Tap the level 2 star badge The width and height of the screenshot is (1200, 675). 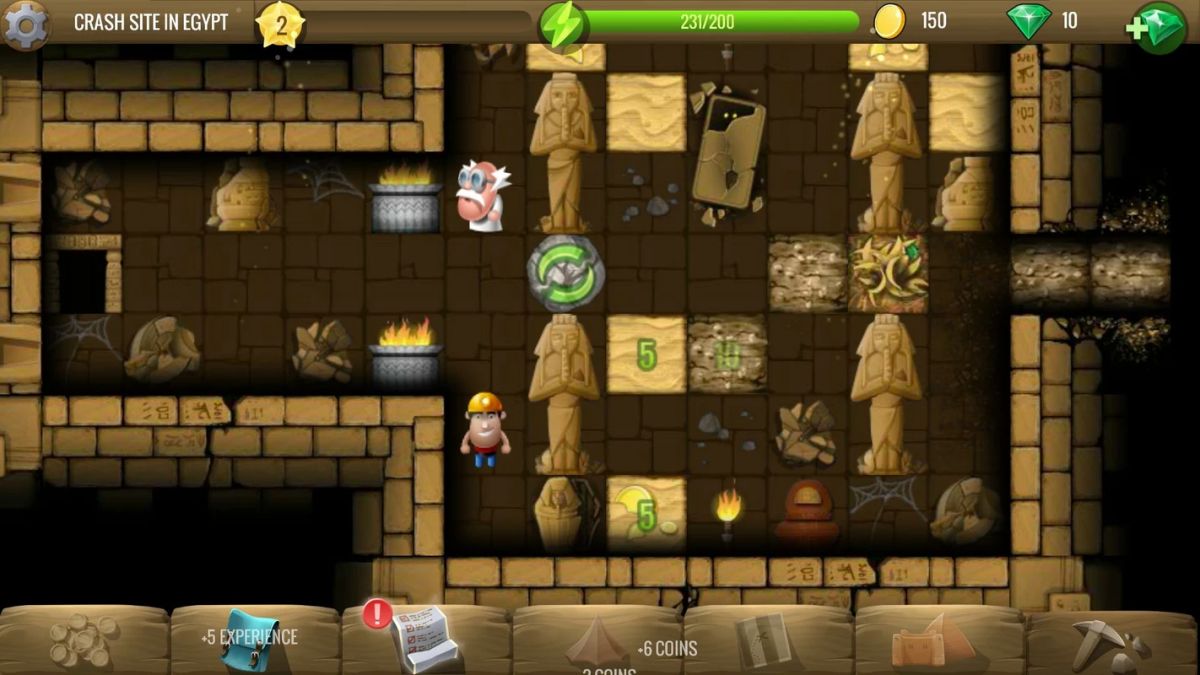pyautogui.click(x=281, y=24)
